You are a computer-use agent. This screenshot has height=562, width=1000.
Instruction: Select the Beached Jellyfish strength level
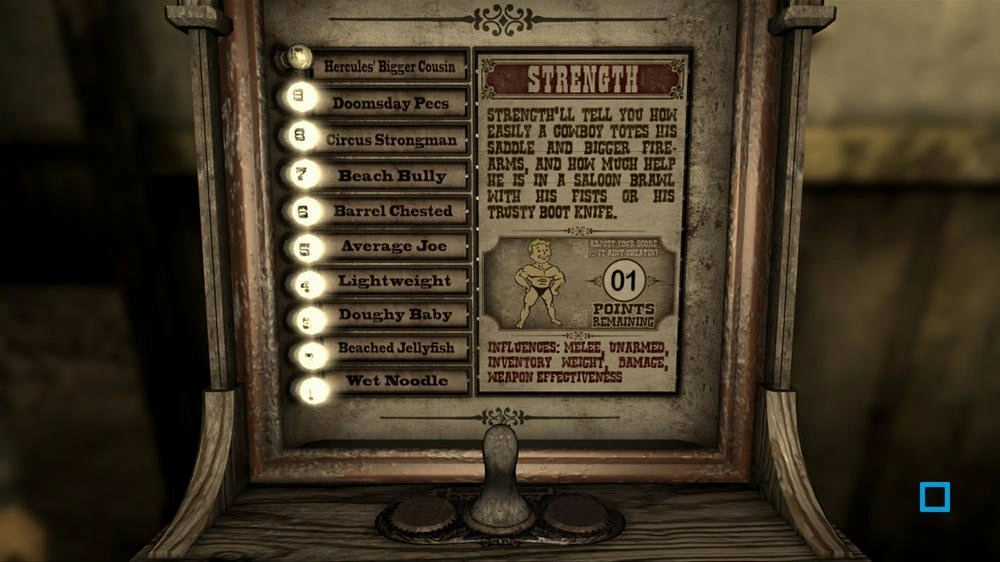395,348
